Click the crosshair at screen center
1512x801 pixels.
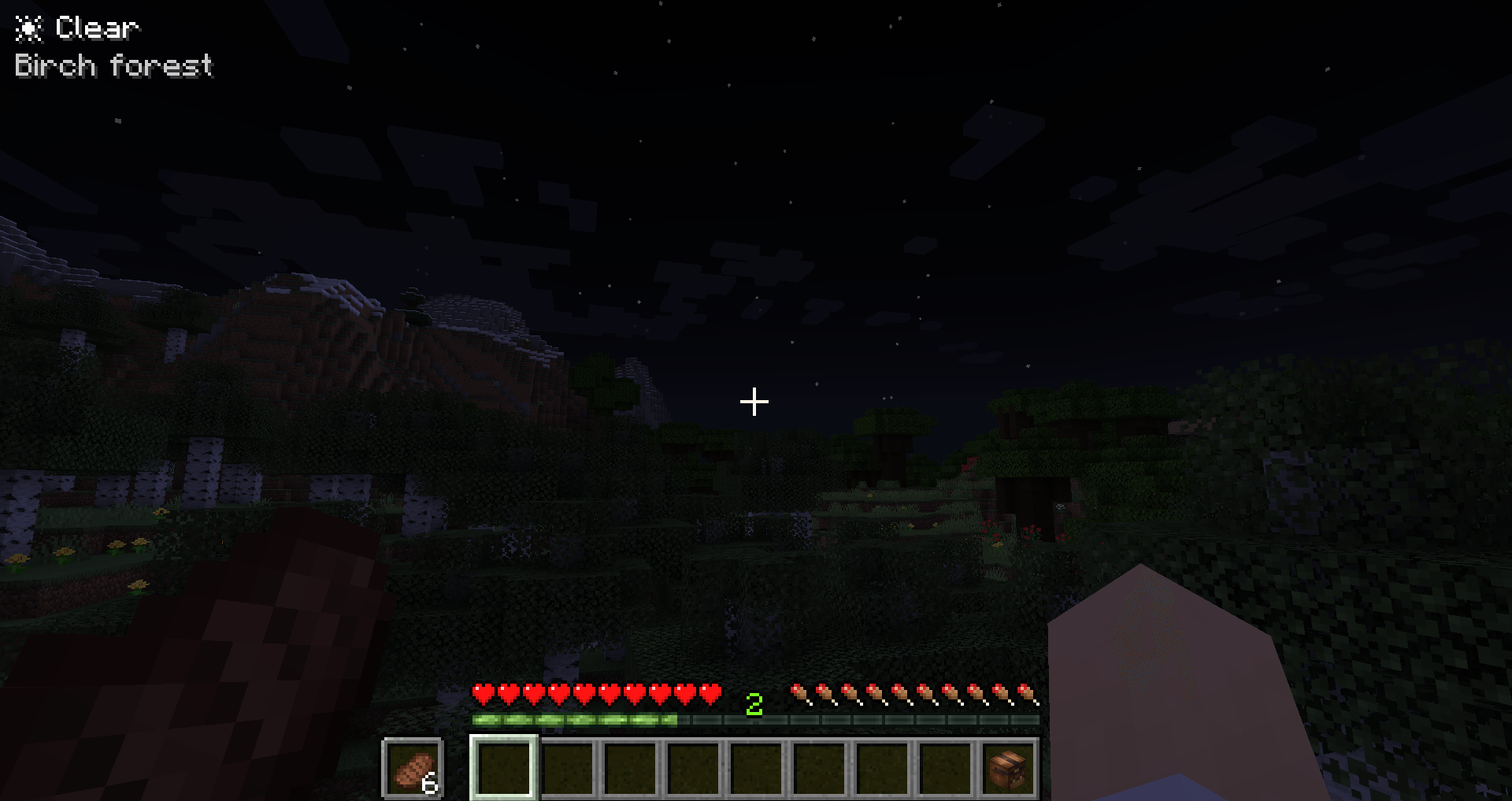click(x=754, y=402)
